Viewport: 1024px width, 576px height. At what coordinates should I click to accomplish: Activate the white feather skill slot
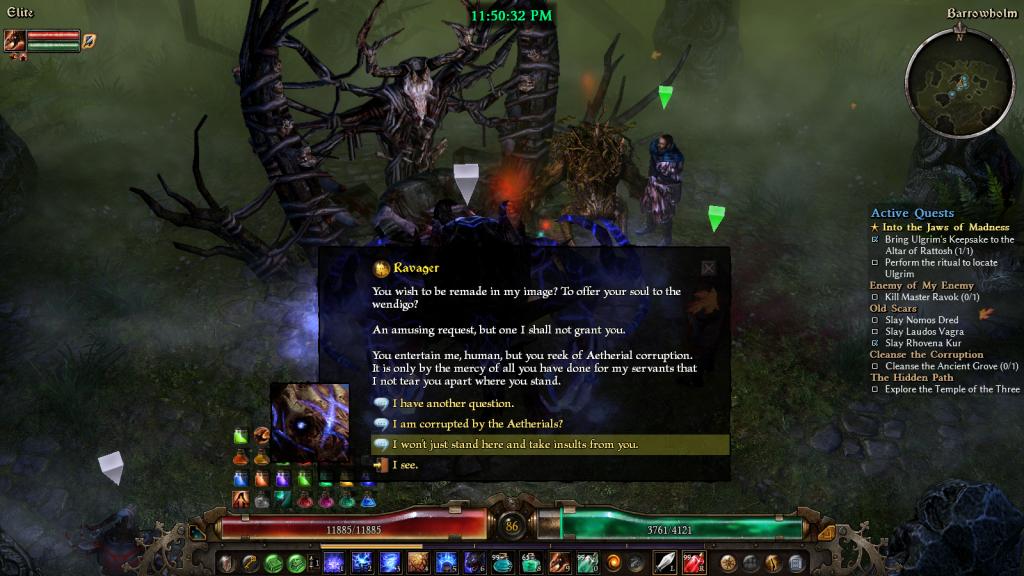[665, 562]
